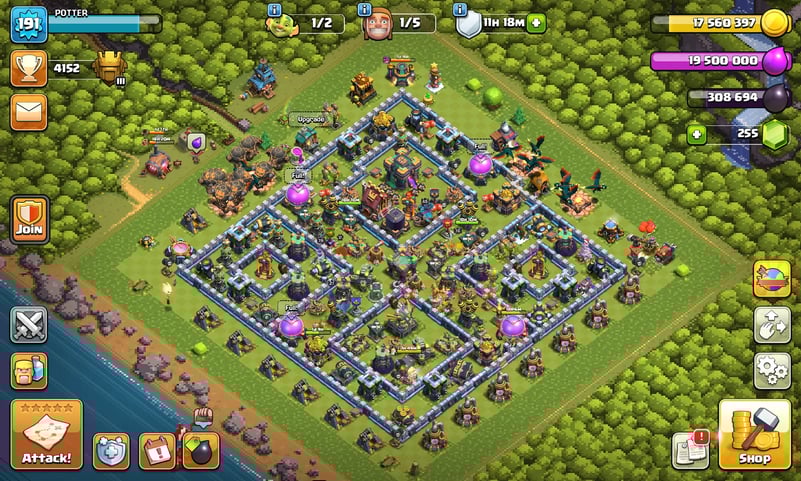801x481 pixels.
Task: Extend shield time with green plus
Action: point(537,23)
